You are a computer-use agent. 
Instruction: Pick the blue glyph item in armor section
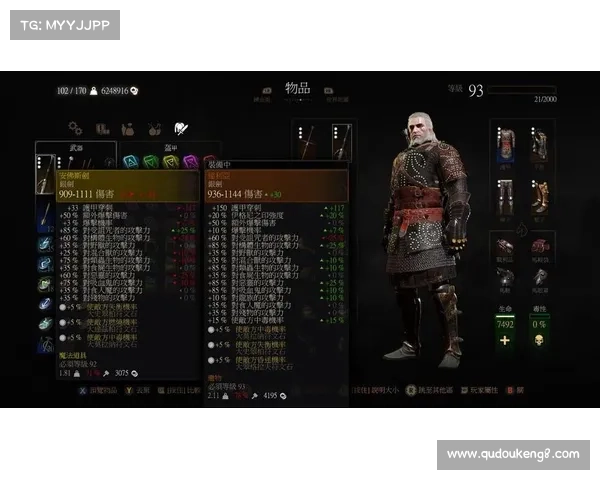click(x=131, y=161)
